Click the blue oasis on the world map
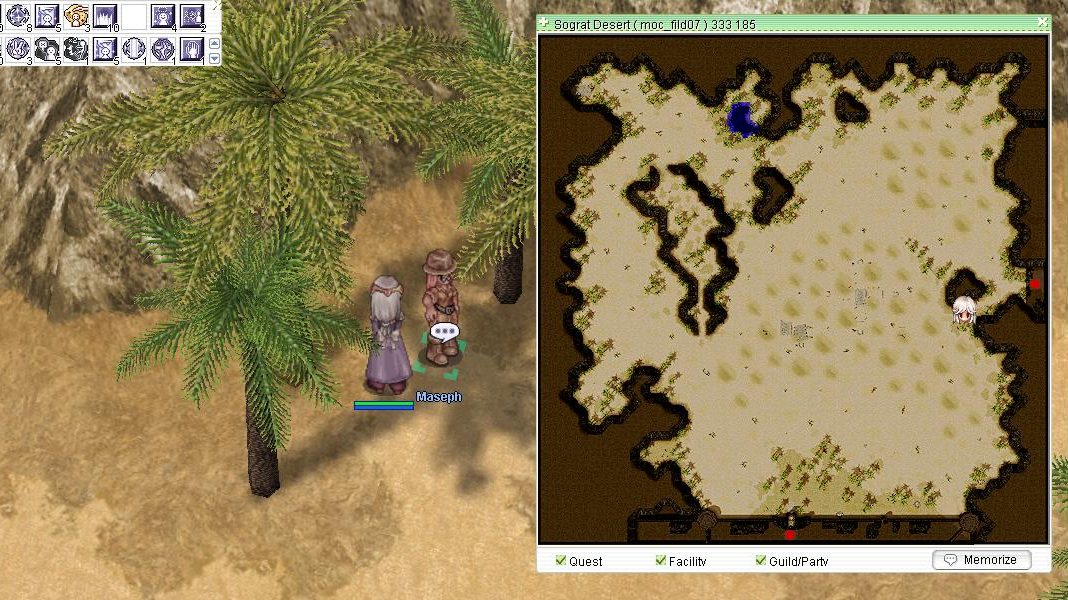 click(x=742, y=120)
